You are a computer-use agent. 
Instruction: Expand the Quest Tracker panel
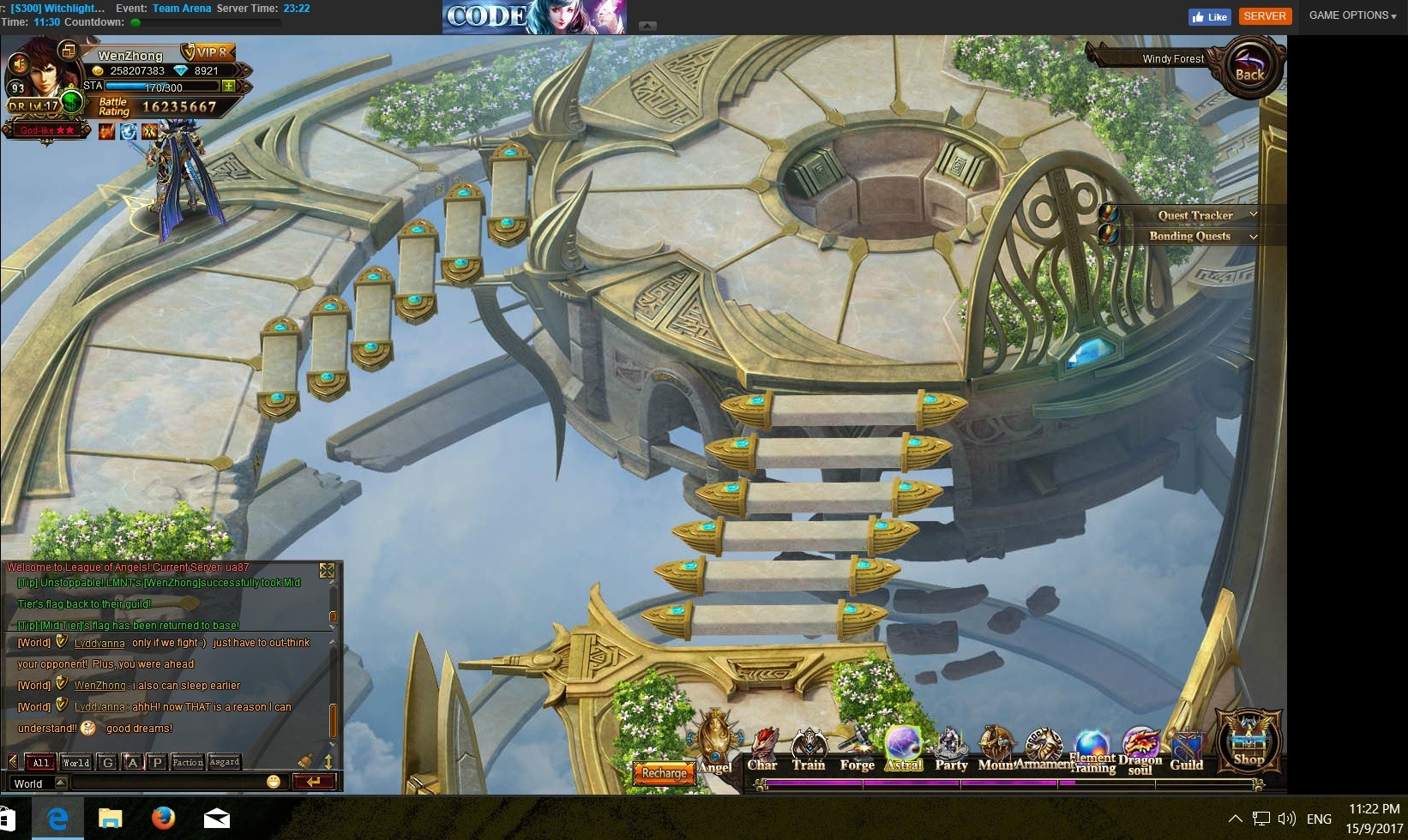pyautogui.click(x=1253, y=214)
